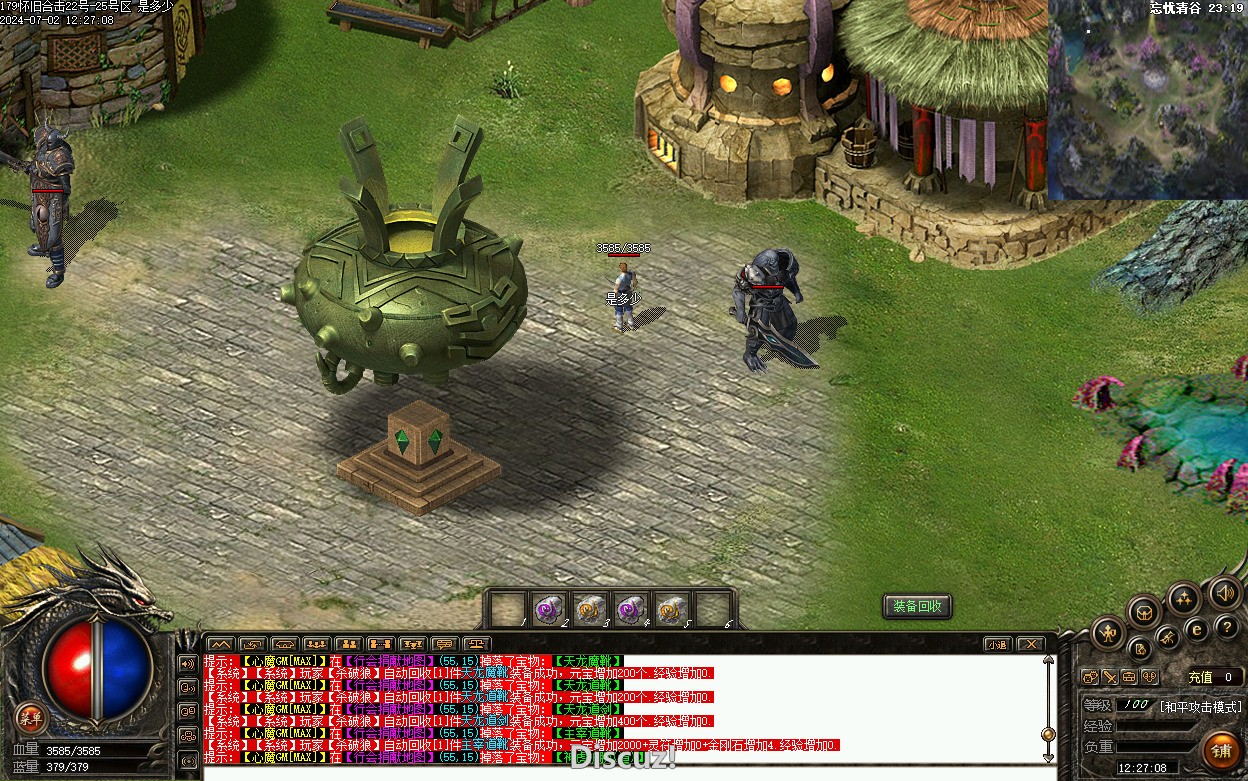Image resolution: width=1248 pixels, height=781 pixels.
Task: Click the 装备回收 equipment recycle button
Action: pyautogui.click(x=917, y=606)
